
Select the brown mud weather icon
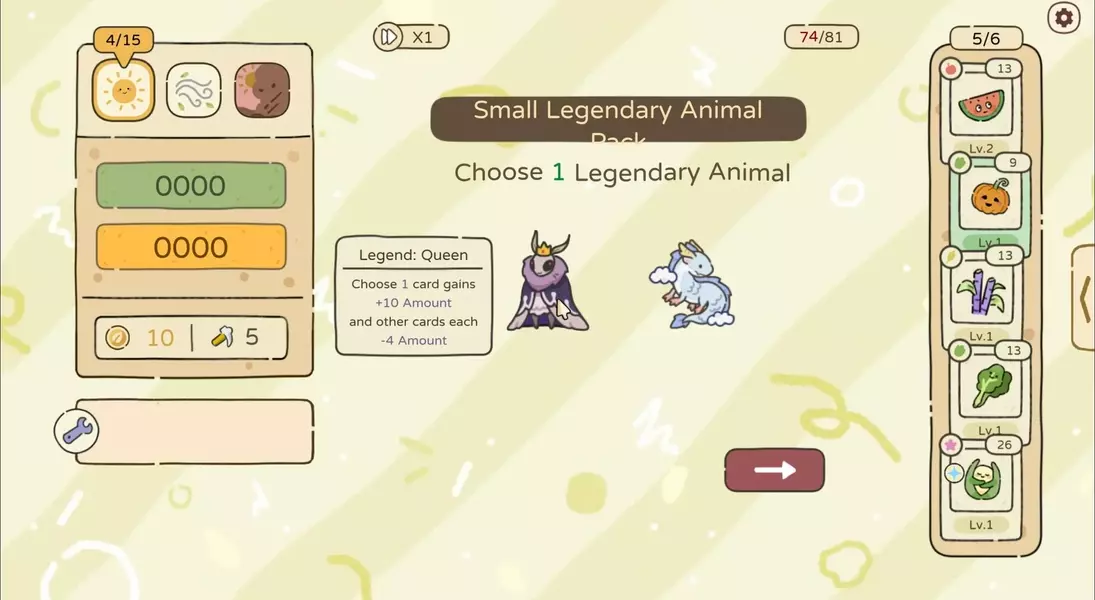click(262, 91)
